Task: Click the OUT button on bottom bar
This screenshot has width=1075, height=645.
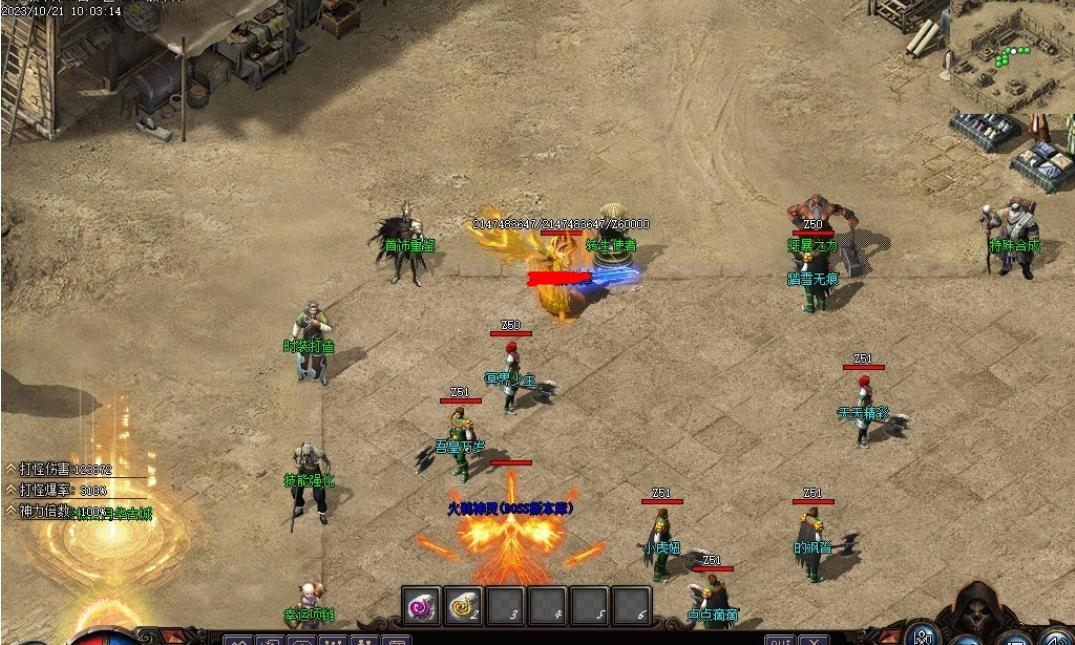Action: tap(779, 640)
